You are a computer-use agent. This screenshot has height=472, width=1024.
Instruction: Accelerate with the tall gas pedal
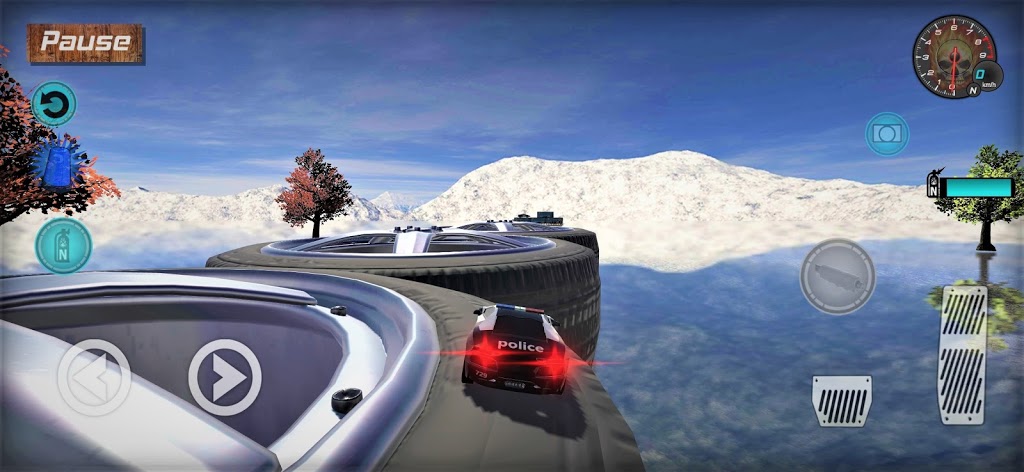point(962,354)
